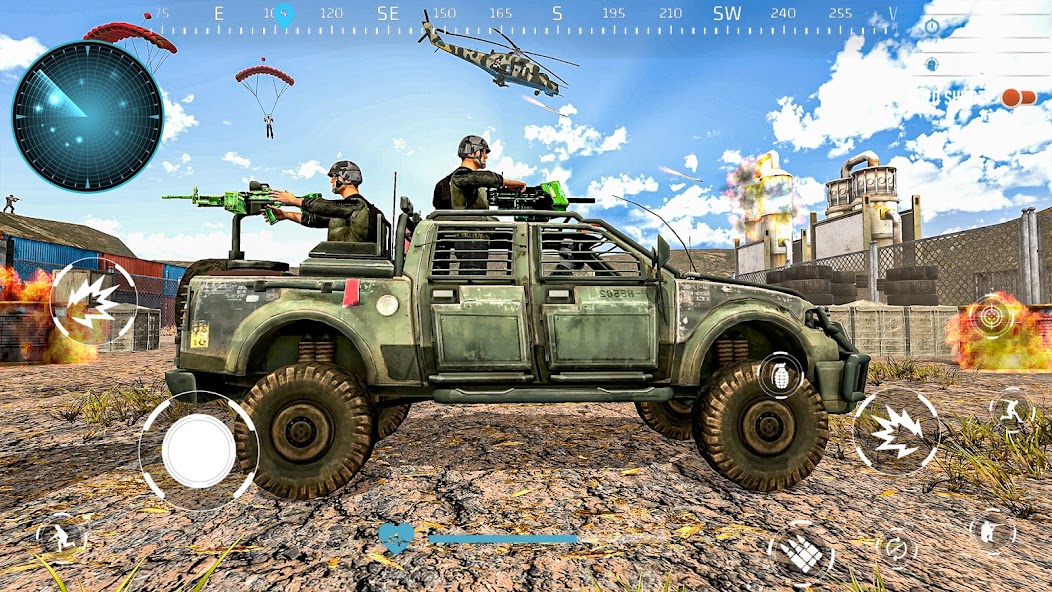The height and width of the screenshot is (592, 1052).
Task: Toggle the orange Auto Shoot switch
Action: (1019, 97)
